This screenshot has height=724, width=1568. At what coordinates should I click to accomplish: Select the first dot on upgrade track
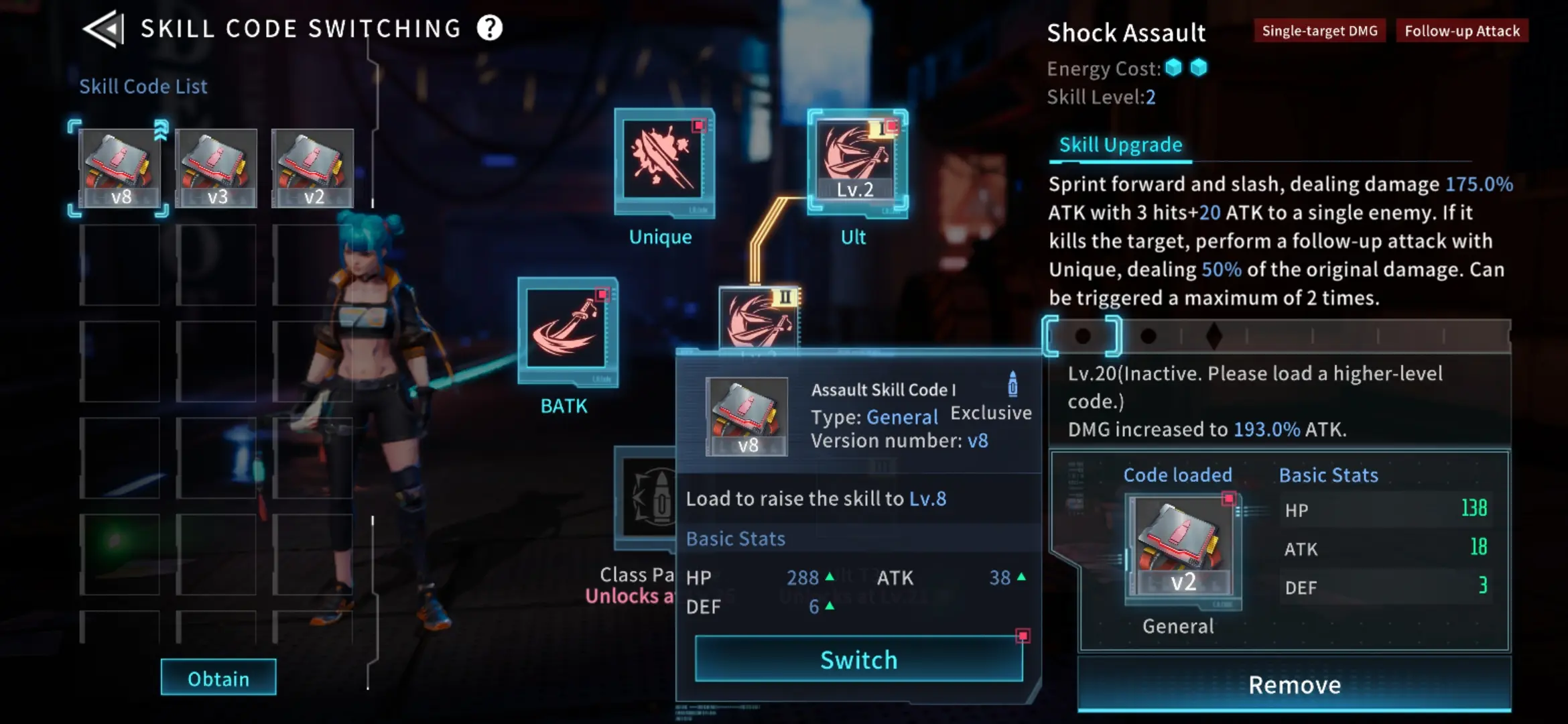click(1082, 336)
